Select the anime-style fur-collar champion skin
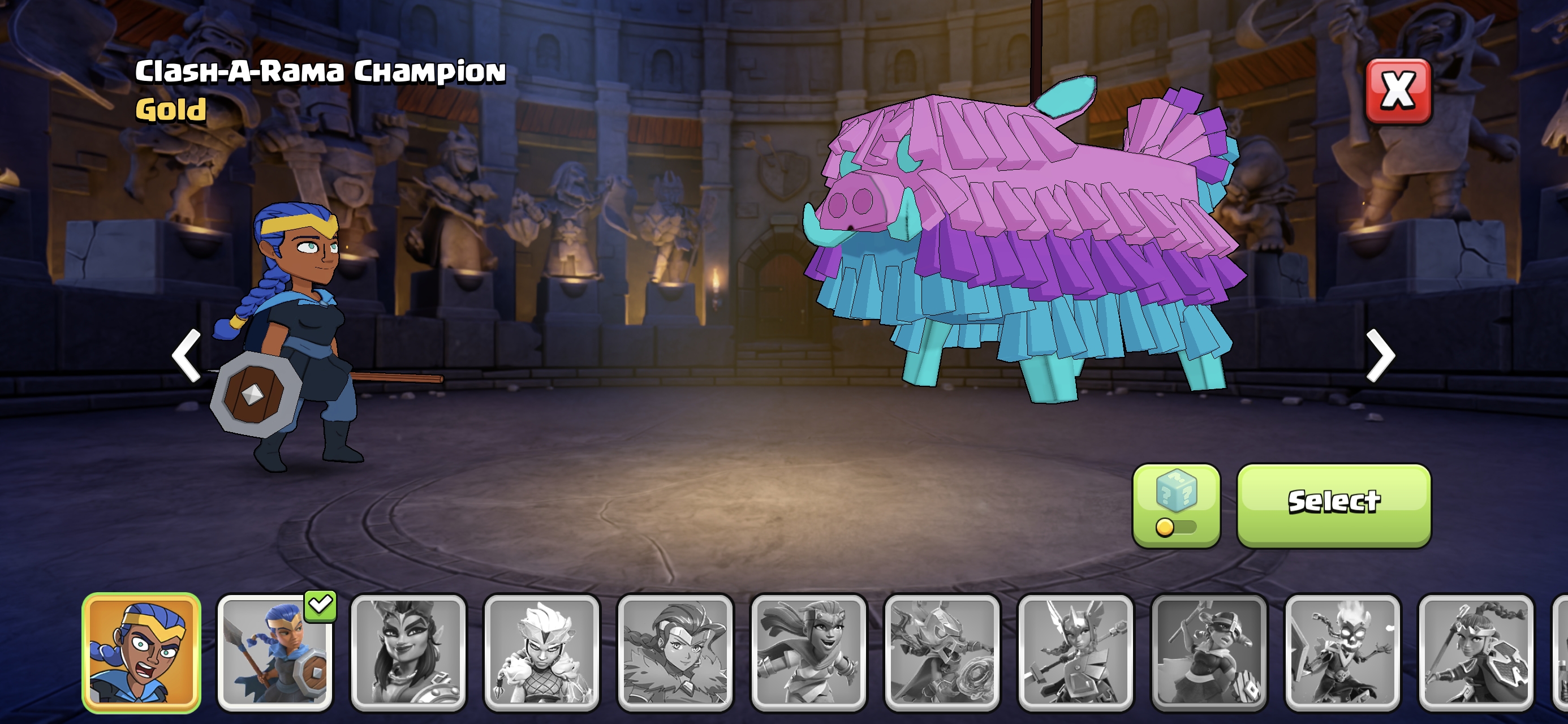This screenshot has height=724, width=1568. point(675,652)
